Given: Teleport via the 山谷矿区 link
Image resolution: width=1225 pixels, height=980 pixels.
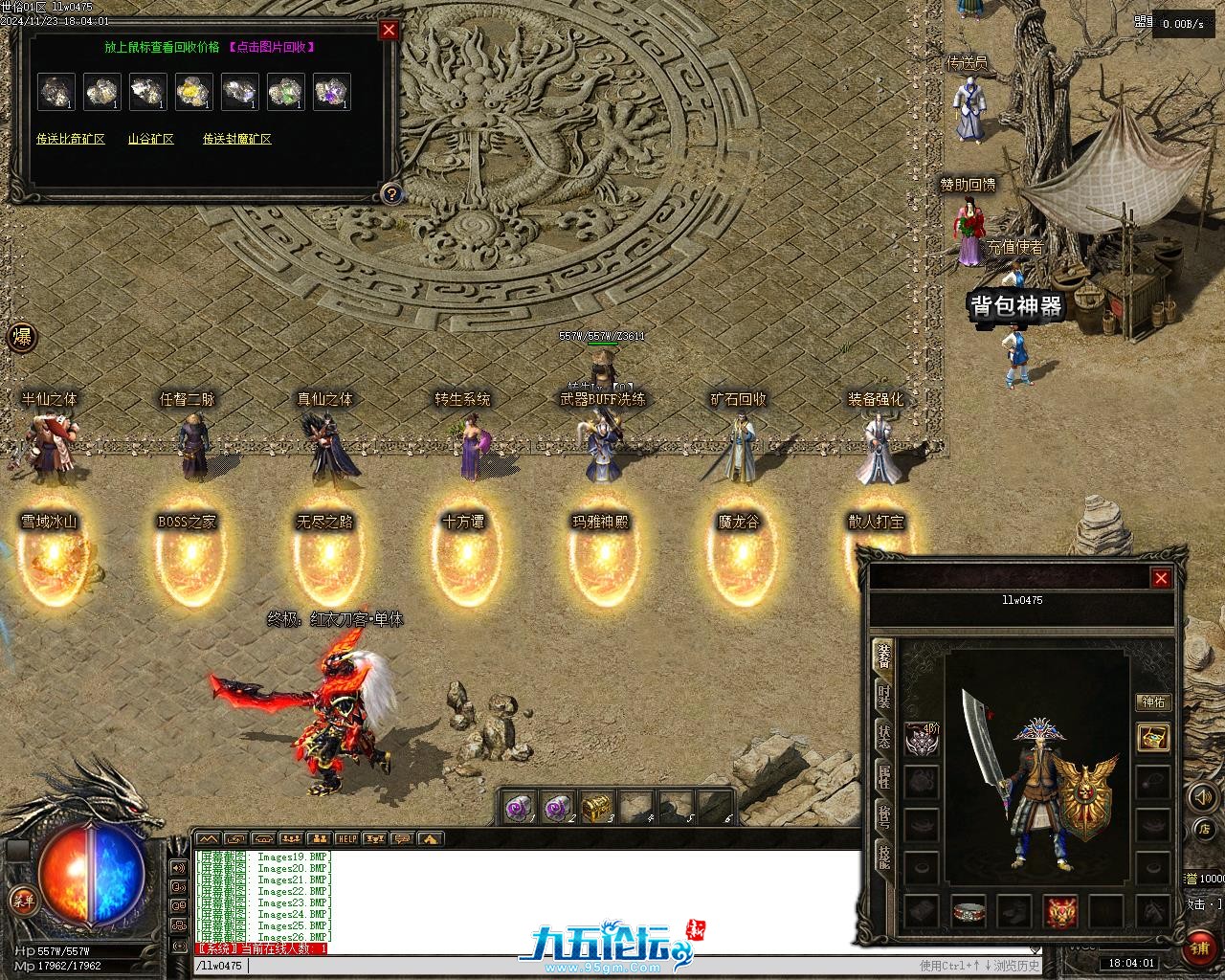Looking at the screenshot, I should point(151,139).
